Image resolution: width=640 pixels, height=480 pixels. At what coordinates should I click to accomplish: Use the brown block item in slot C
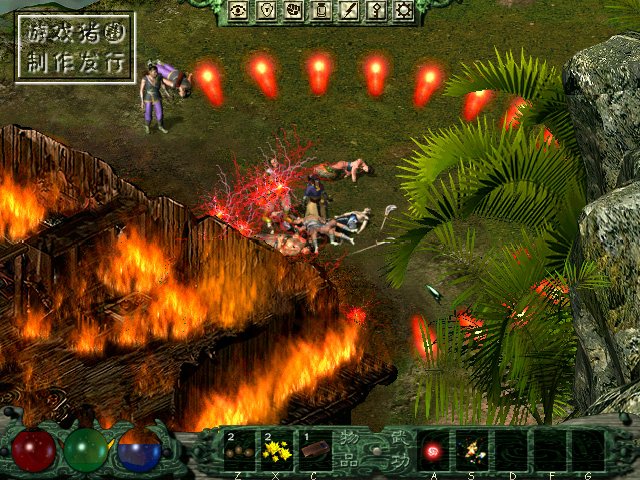coord(314,450)
